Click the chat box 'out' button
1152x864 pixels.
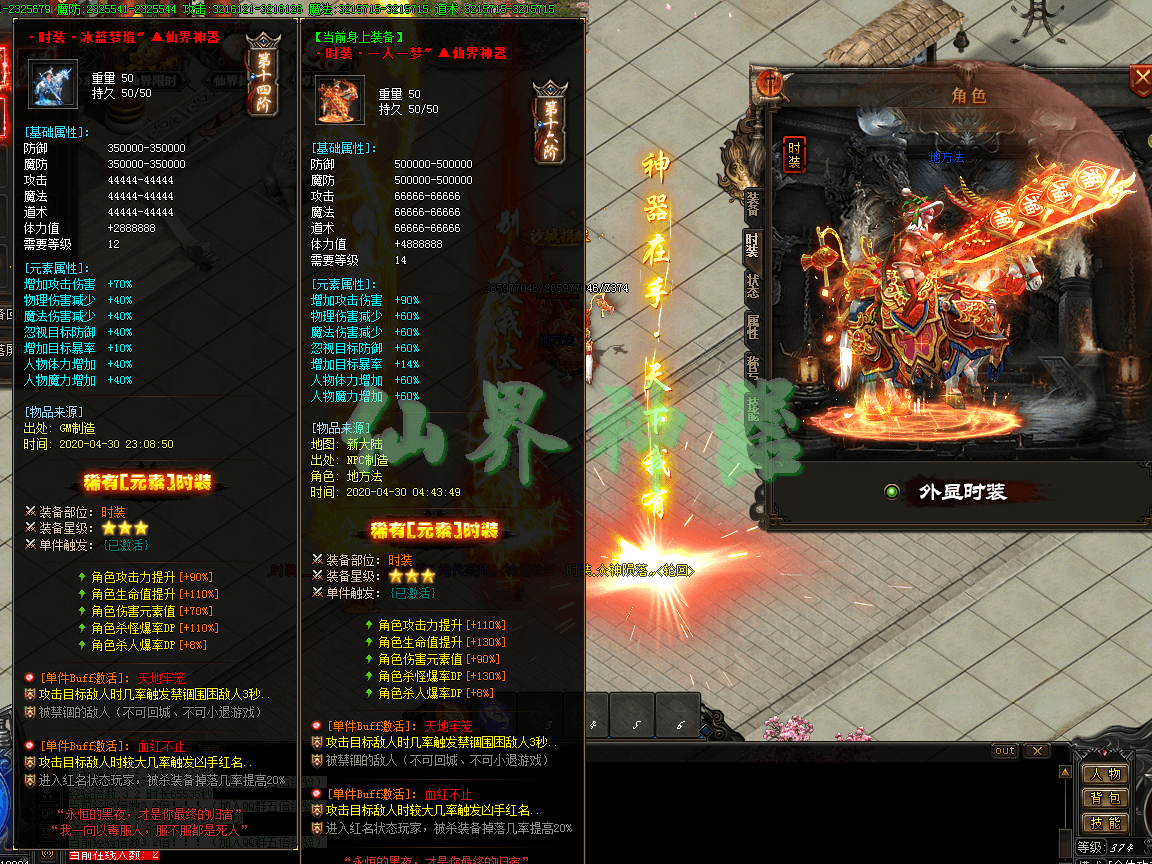coord(1004,751)
